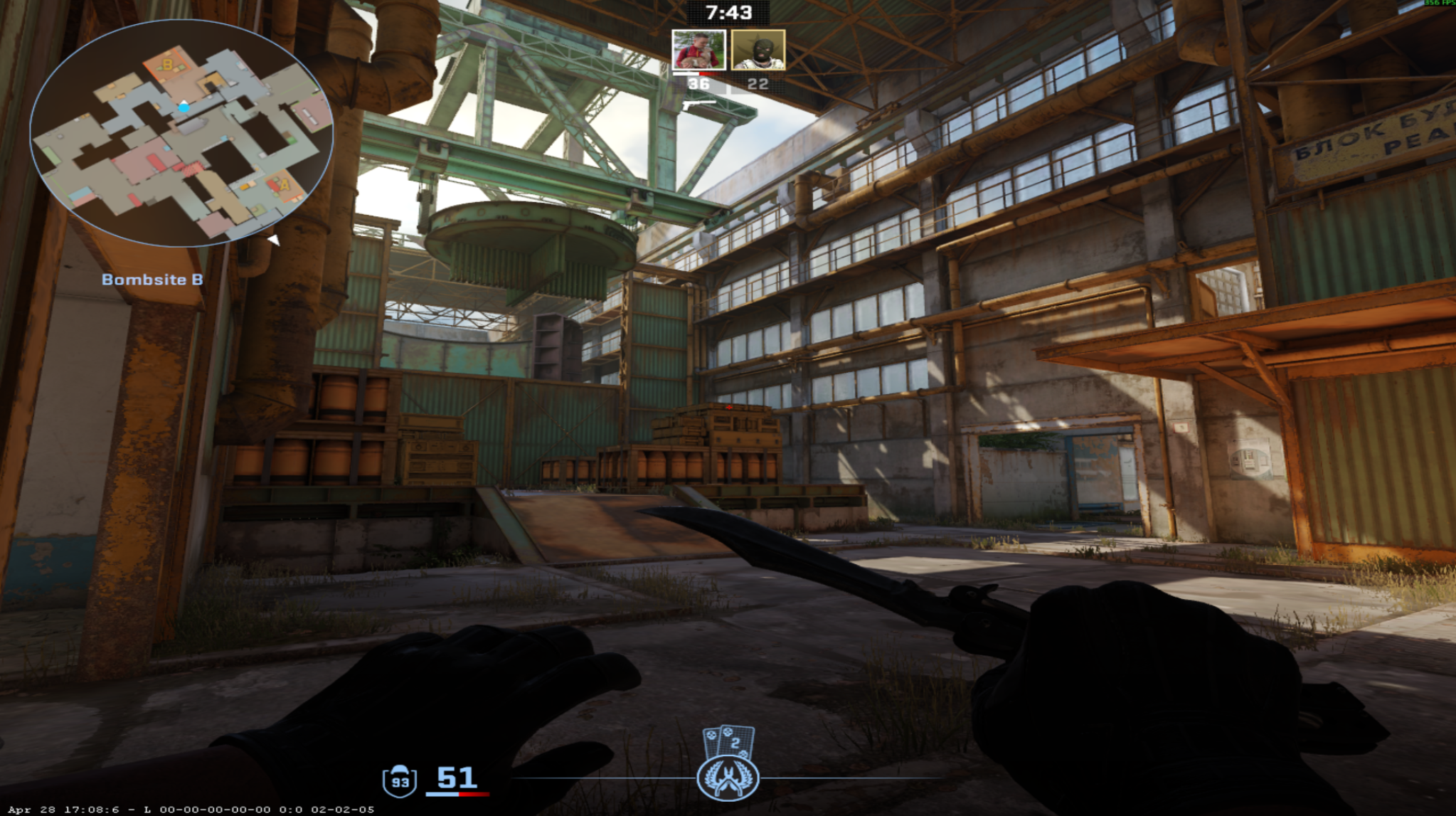1456x816 pixels.
Task: Expand the CT team score 36
Action: (x=699, y=83)
